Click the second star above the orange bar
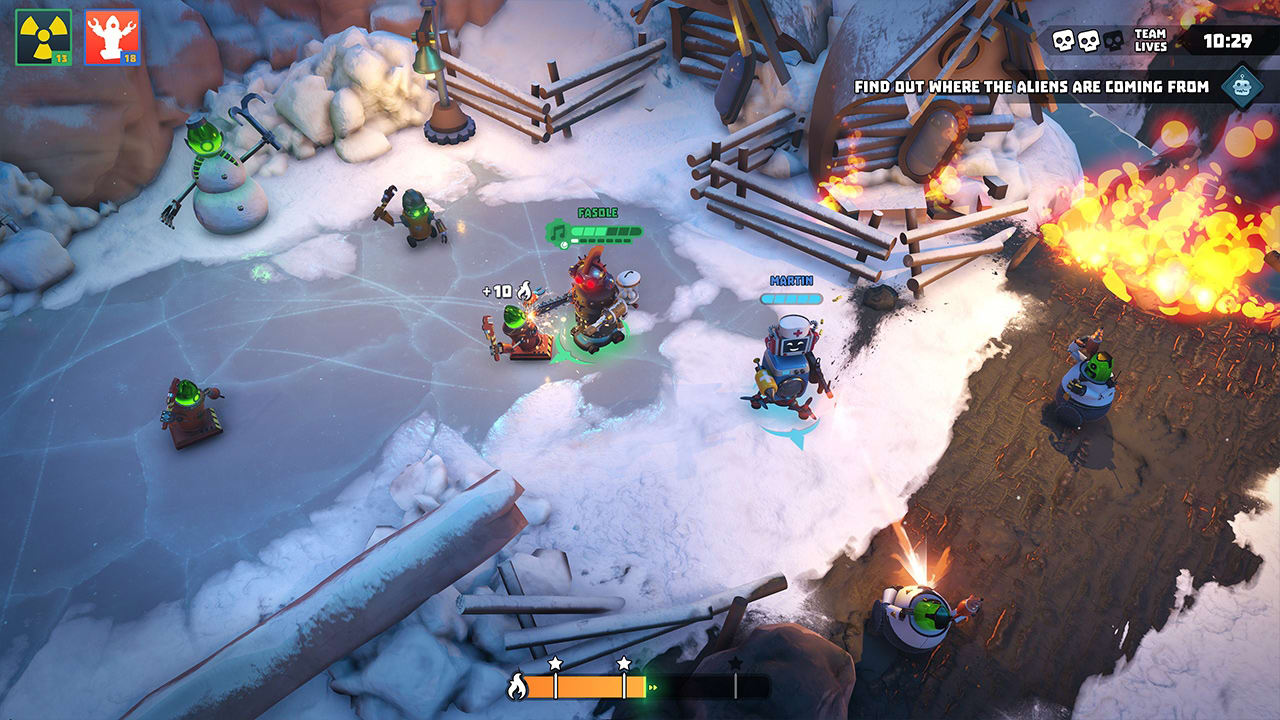 click(623, 664)
